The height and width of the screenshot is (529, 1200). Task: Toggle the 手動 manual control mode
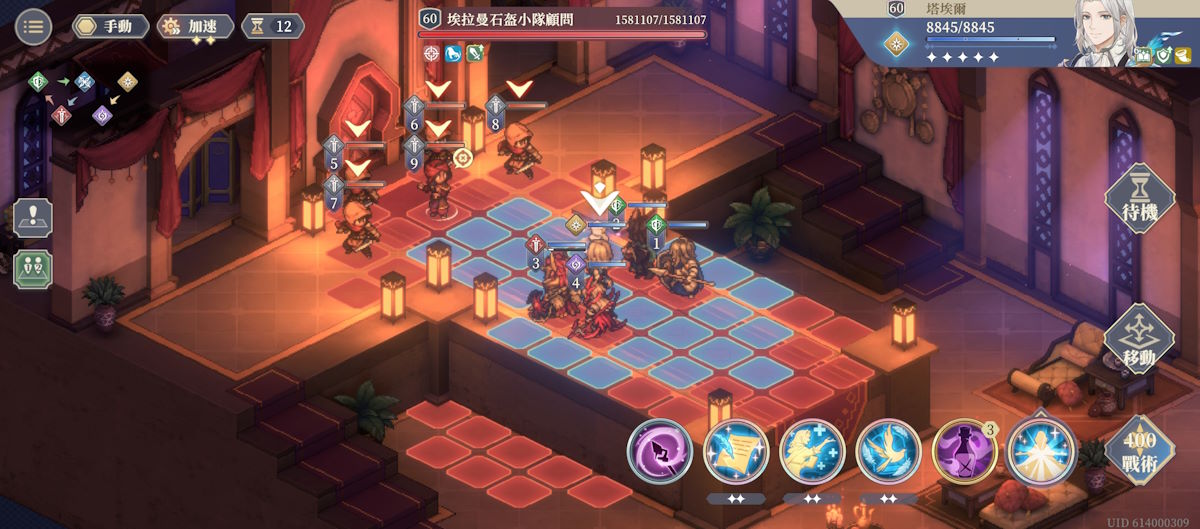(x=111, y=26)
